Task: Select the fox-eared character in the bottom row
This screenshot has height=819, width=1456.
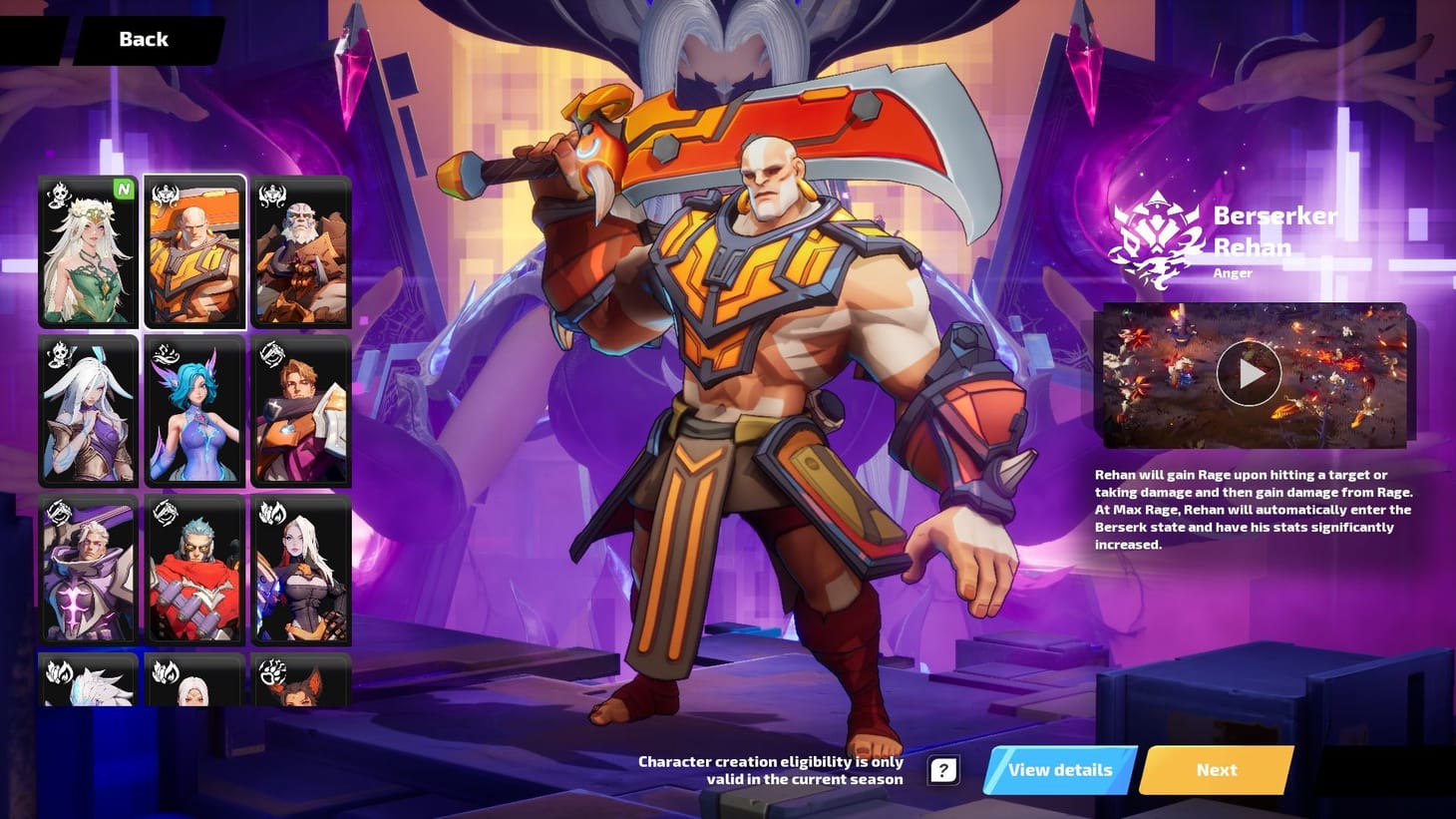Action: pos(301,688)
